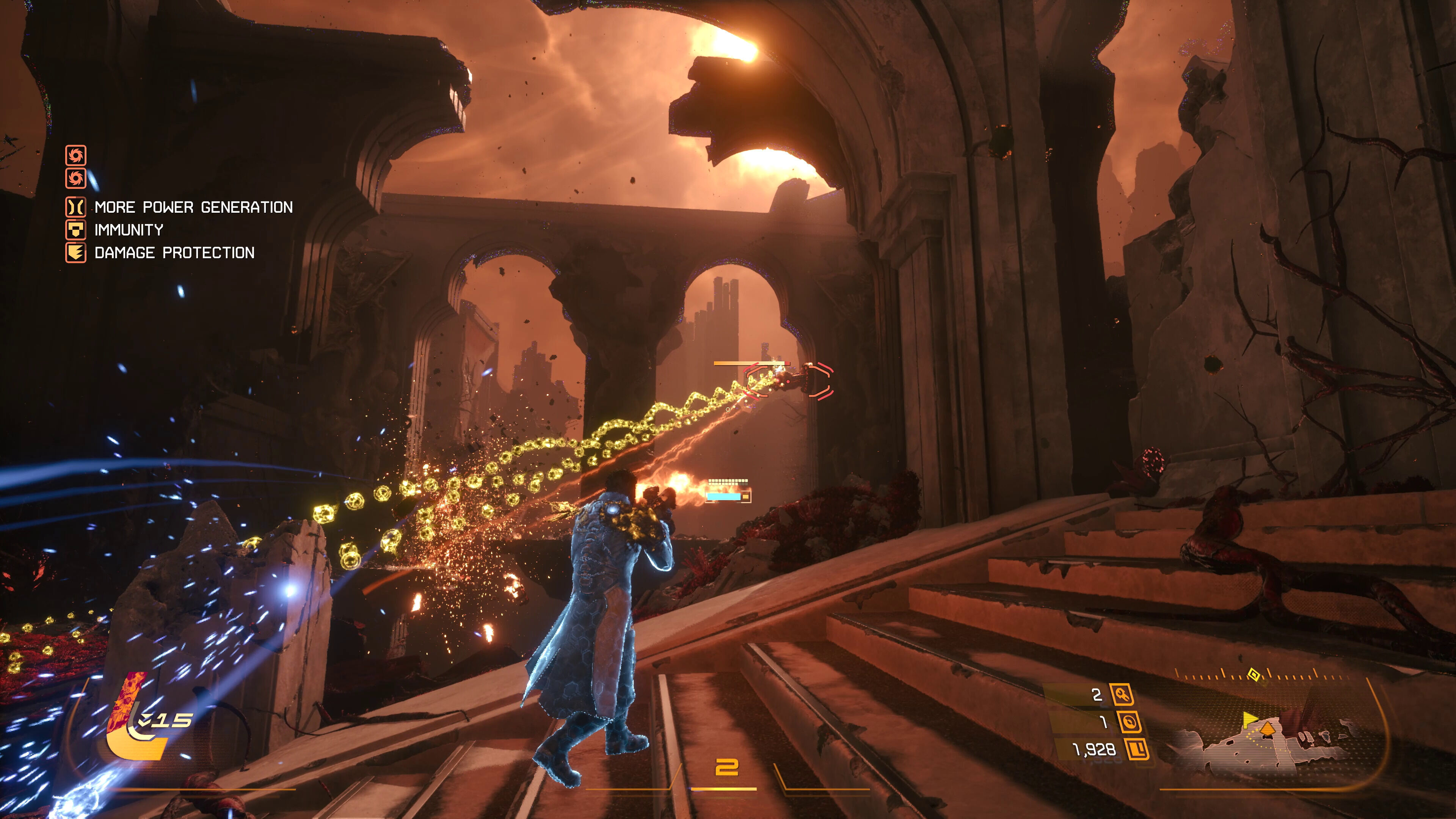Select the circular gauge resource icon
The width and height of the screenshot is (1456, 819).
[1129, 722]
